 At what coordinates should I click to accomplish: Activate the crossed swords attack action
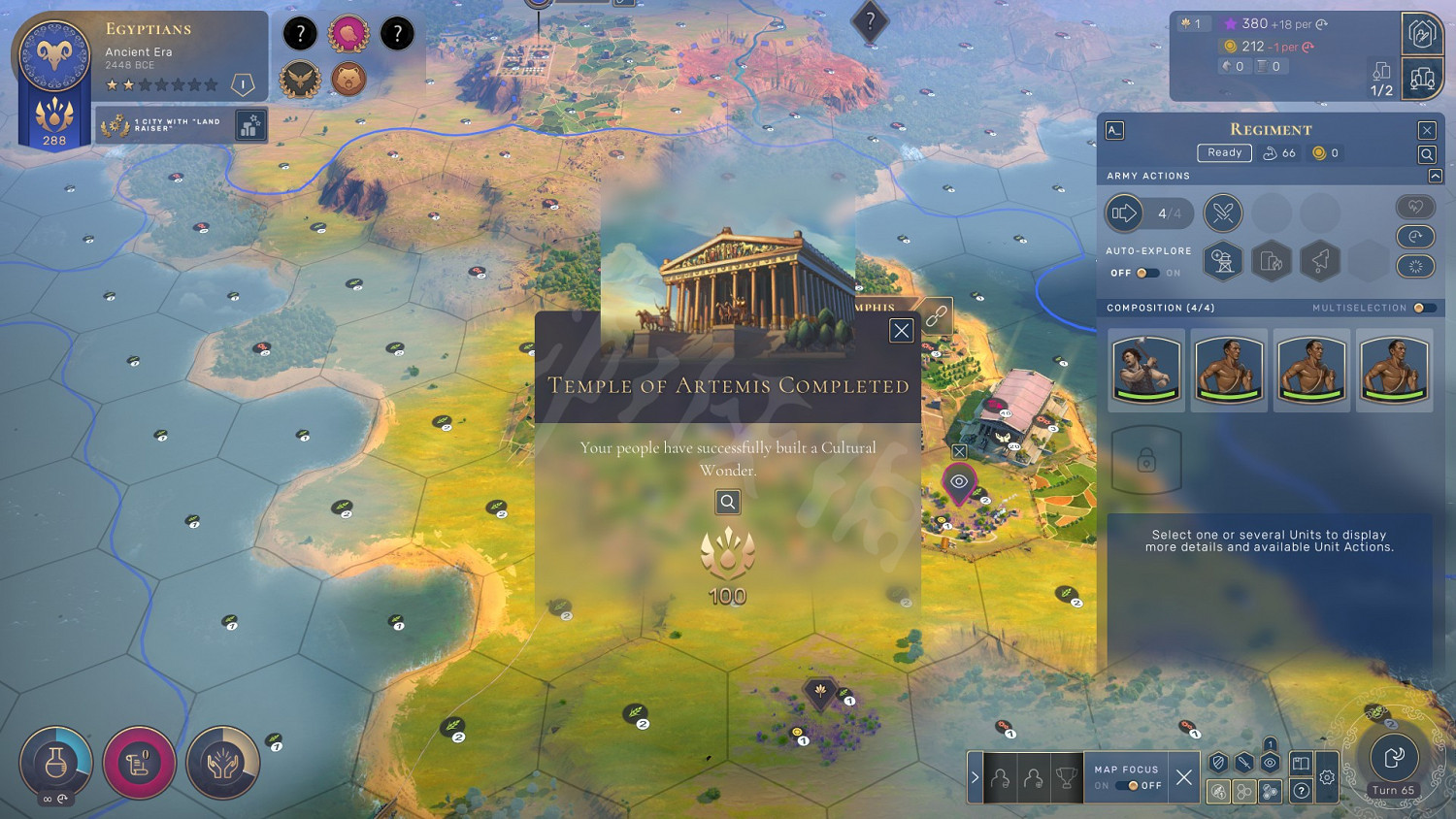(1222, 213)
